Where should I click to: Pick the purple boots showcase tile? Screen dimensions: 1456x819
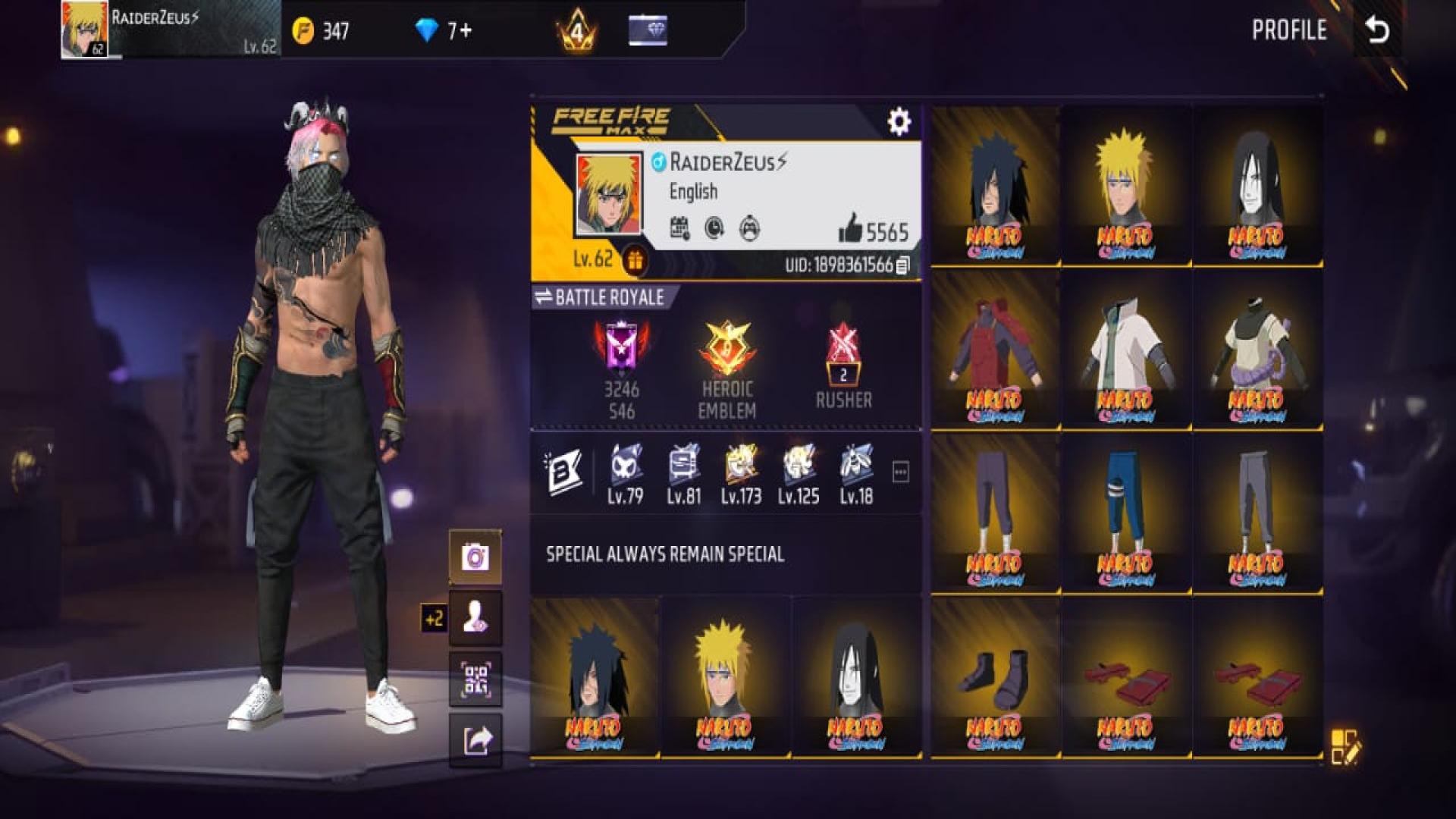coord(994,677)
